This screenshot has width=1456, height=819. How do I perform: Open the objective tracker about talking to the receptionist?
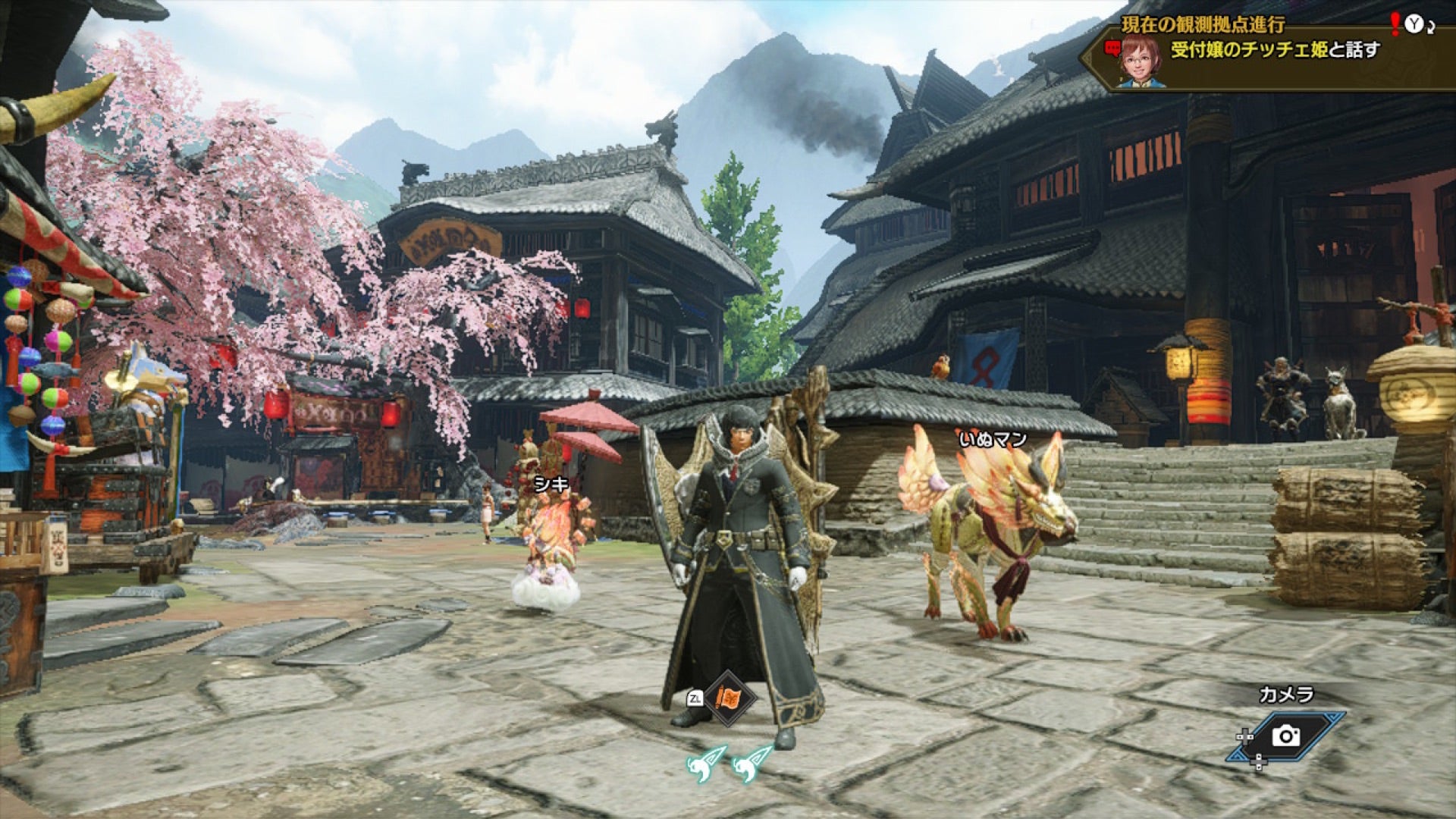(x=1274, y=51)
